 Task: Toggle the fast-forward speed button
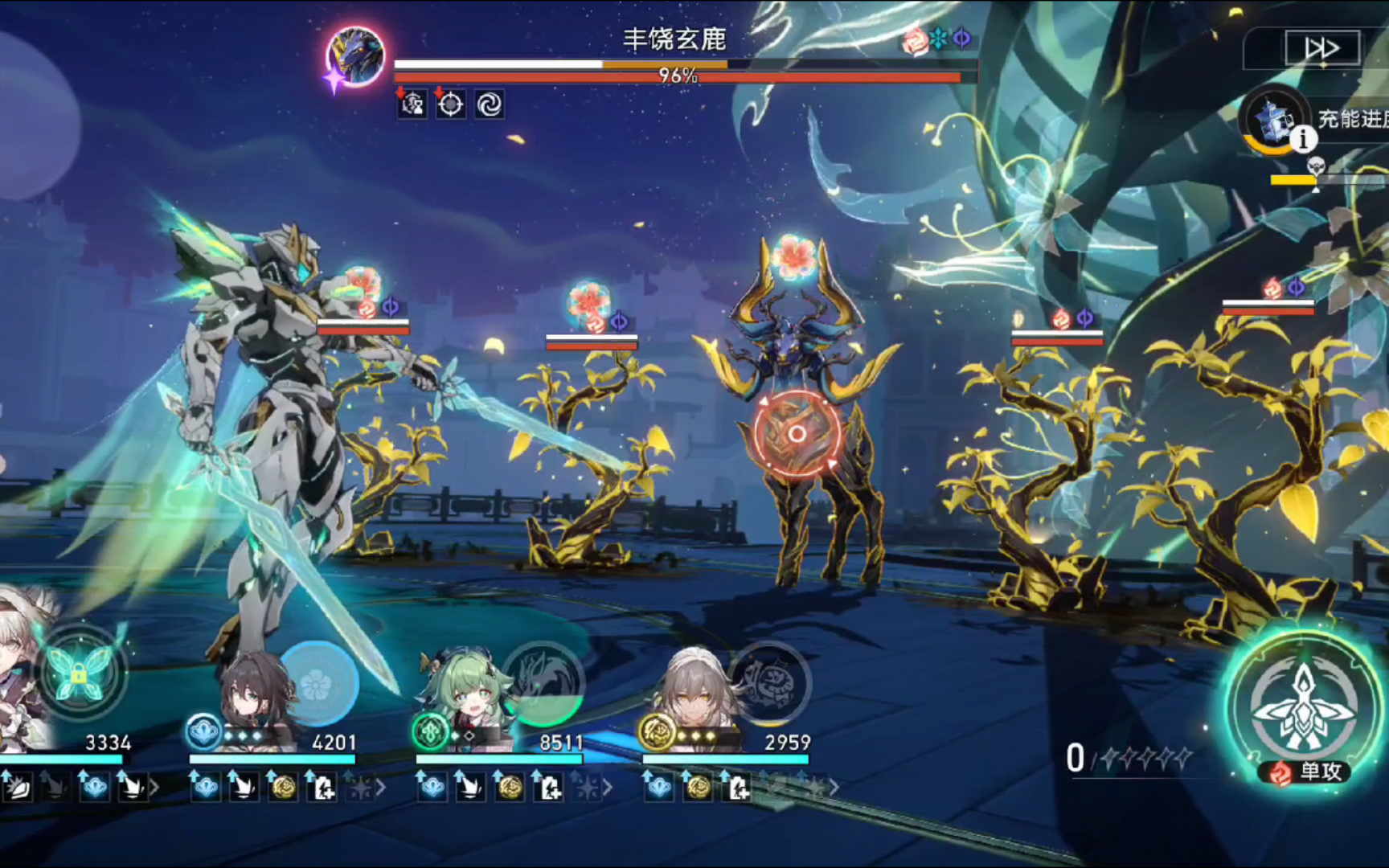[1321, 48]
